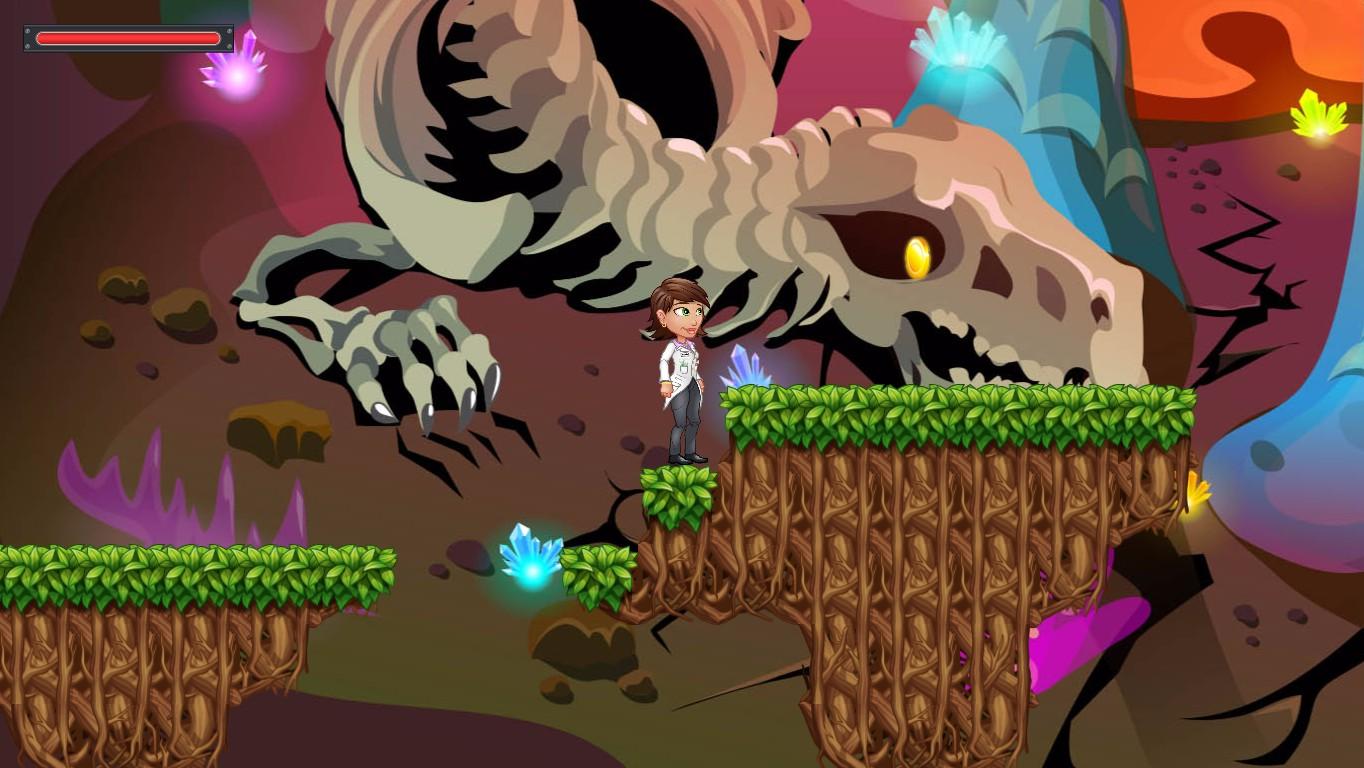Image resolution: width=1364 pixels, height=768 pixels.
Task: Click the scientist character in the white lab coat
Action: point(680,375)
